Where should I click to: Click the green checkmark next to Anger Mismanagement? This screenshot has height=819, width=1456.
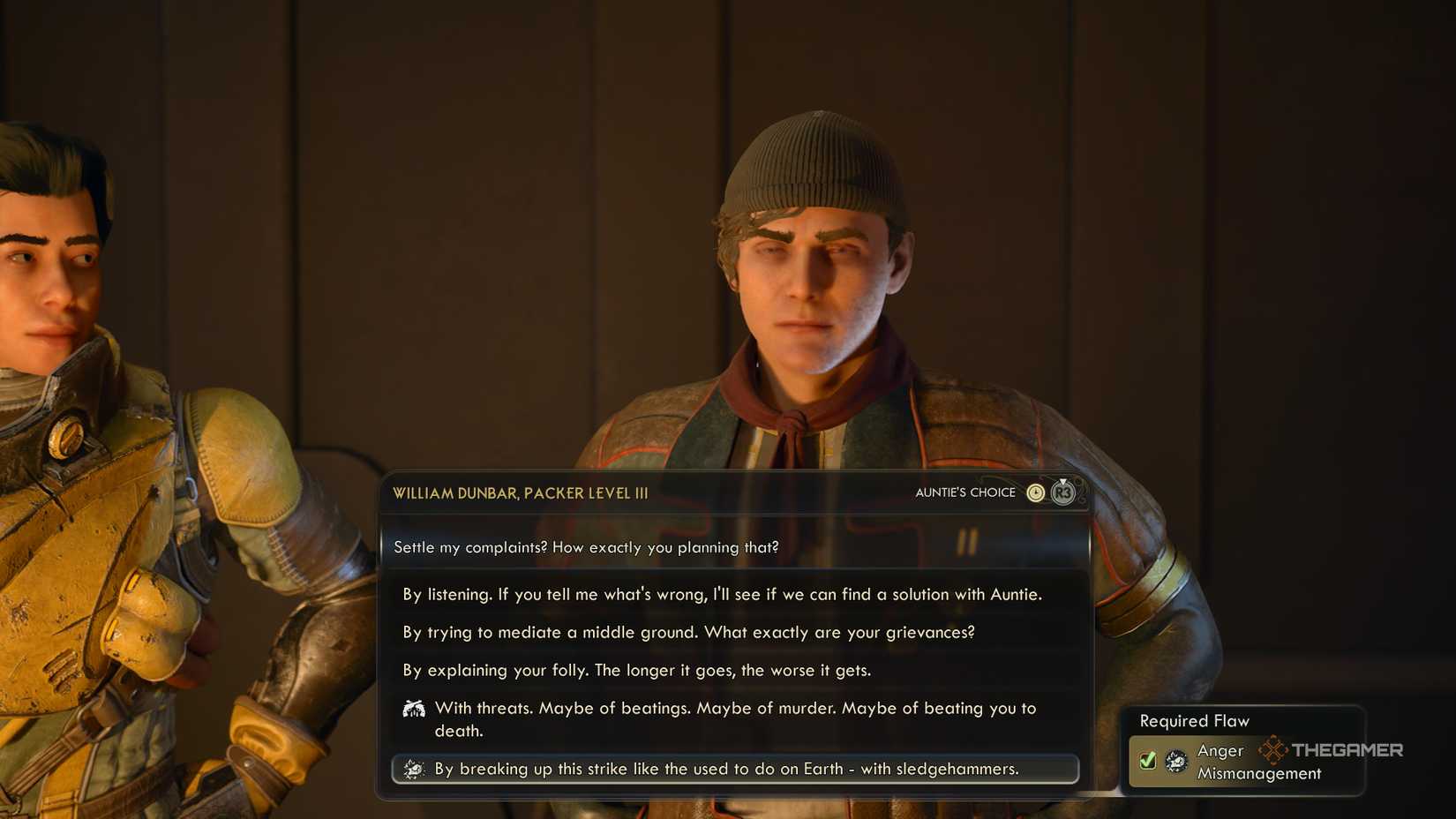point(1147,760)
